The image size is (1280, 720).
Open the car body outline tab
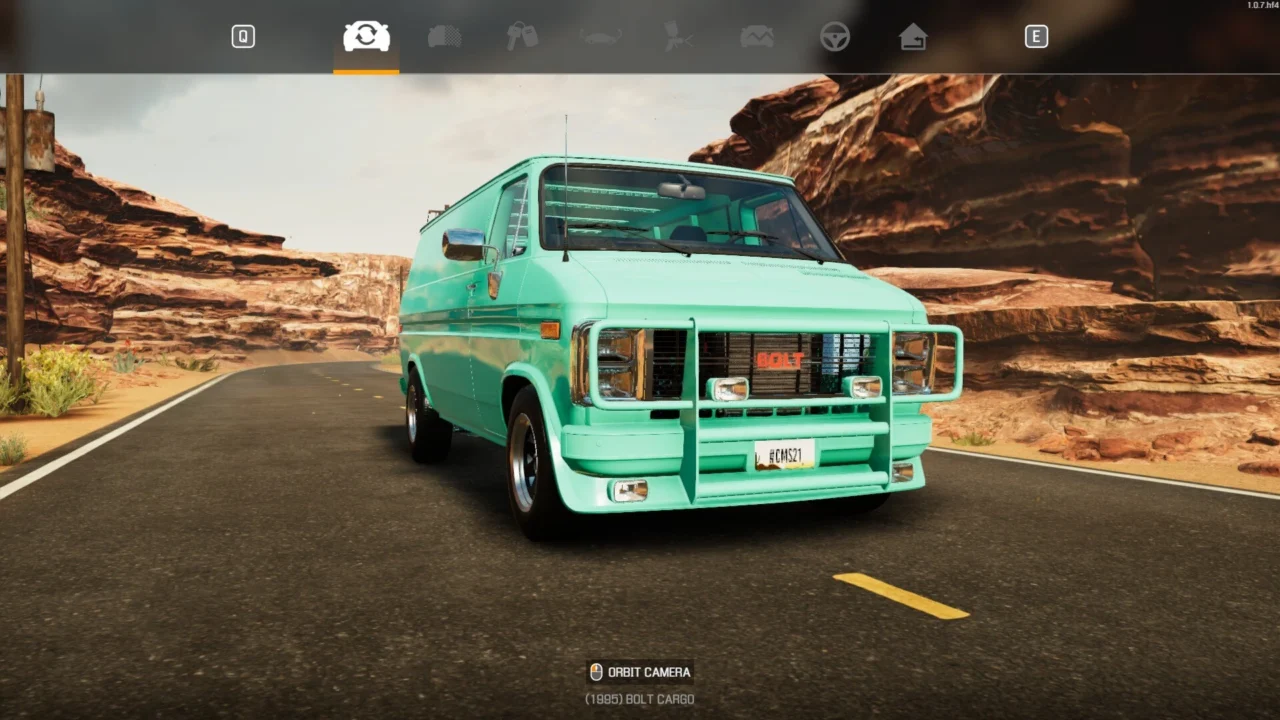pyautogui.click(x=600, y=37)
